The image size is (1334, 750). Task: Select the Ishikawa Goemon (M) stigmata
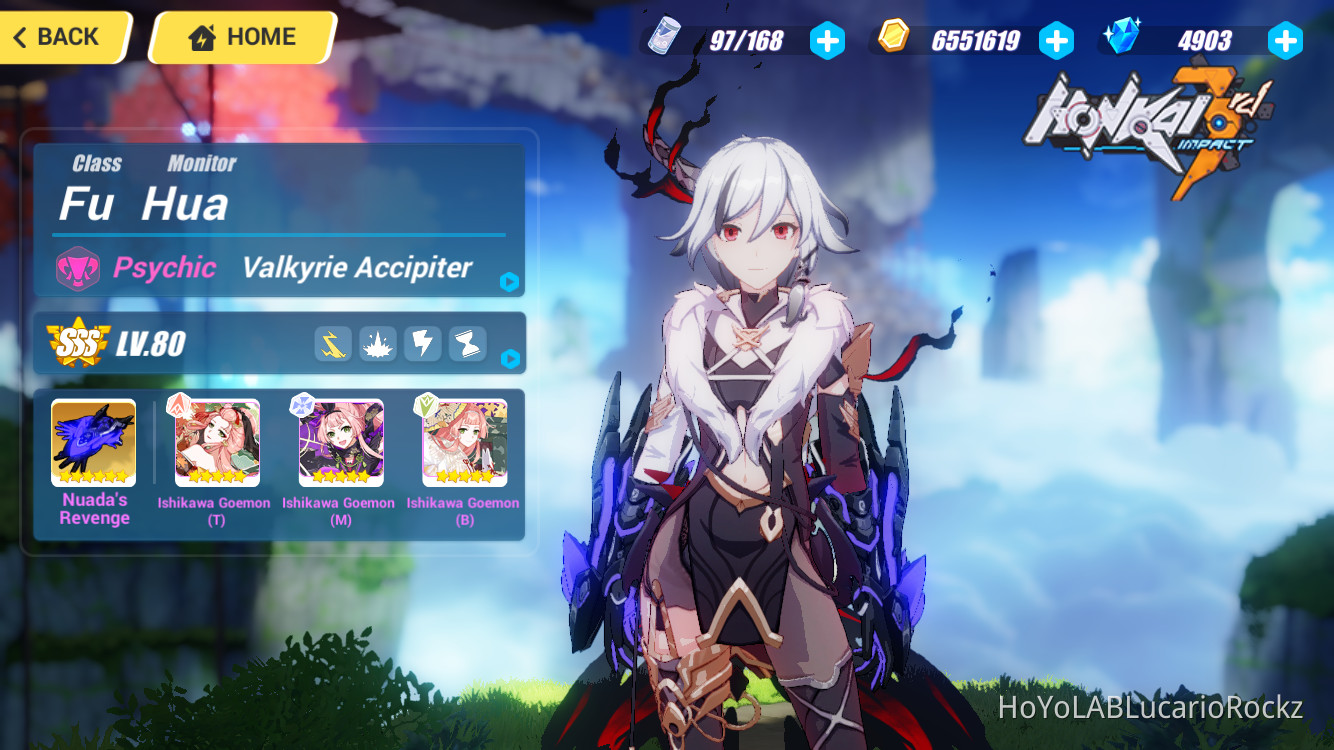pos(340,443)
